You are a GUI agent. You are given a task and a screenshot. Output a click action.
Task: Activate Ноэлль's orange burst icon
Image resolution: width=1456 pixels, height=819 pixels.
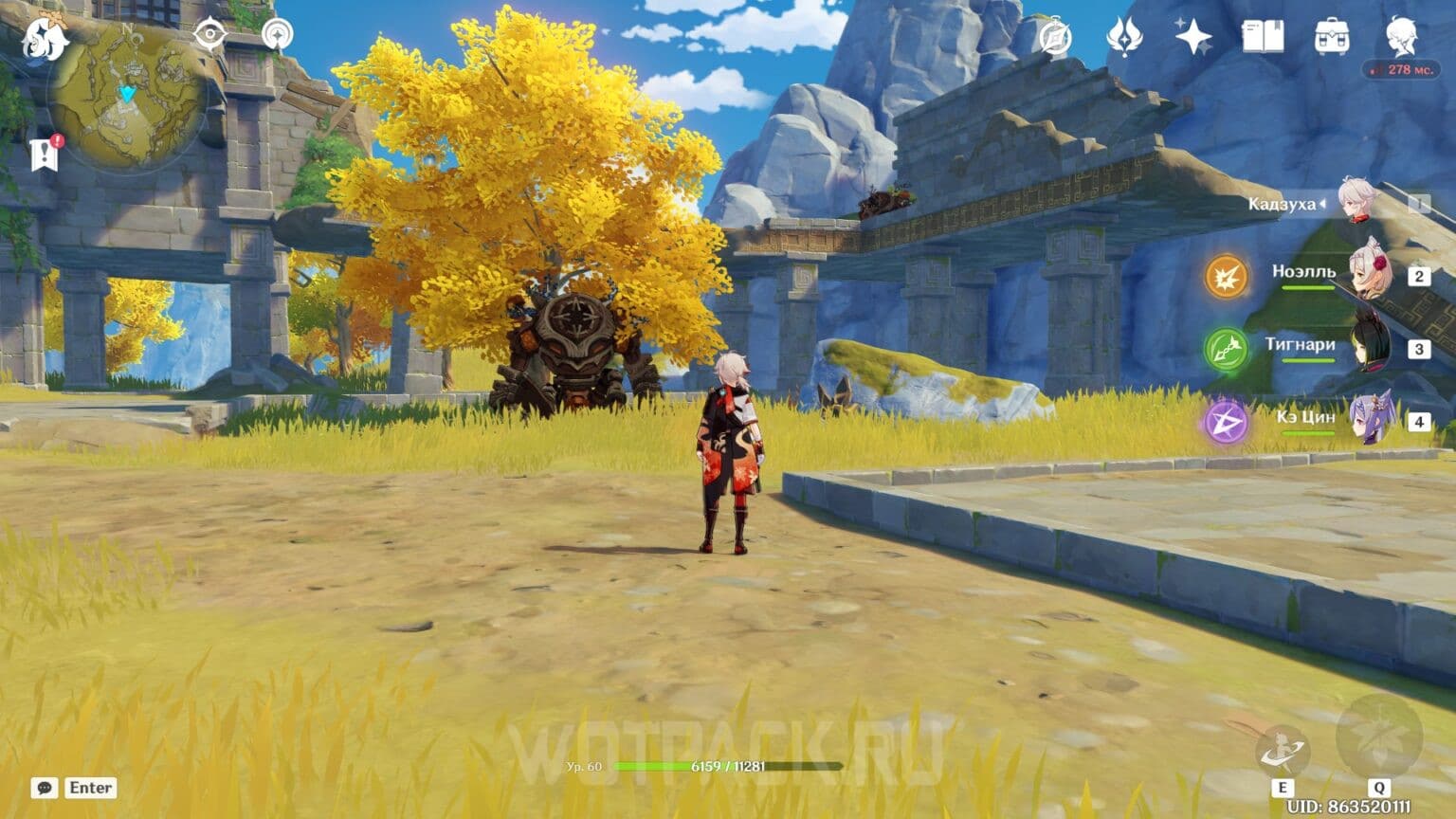1227,279
